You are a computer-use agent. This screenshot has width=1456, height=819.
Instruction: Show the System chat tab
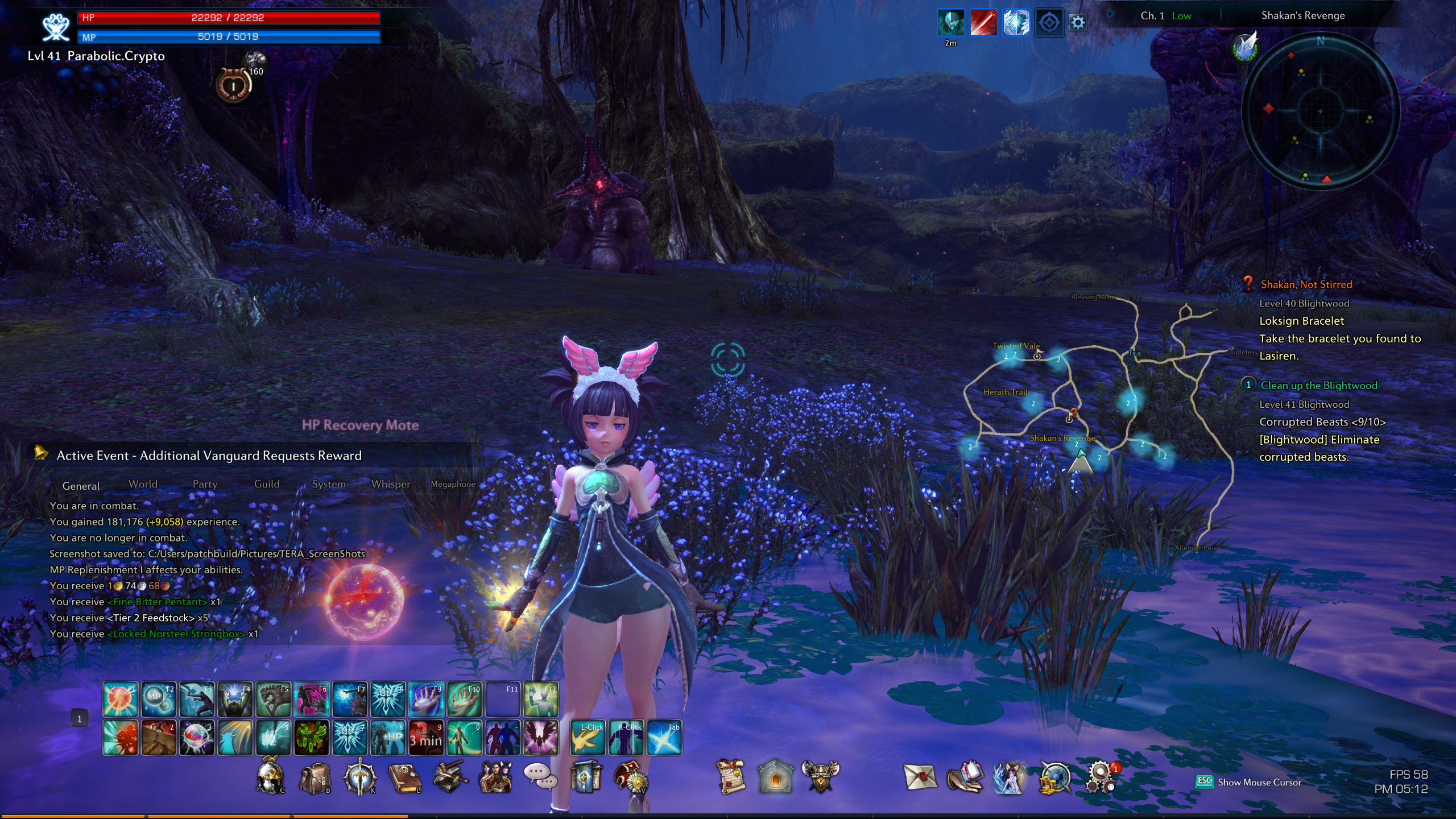[x=329, y=484]
